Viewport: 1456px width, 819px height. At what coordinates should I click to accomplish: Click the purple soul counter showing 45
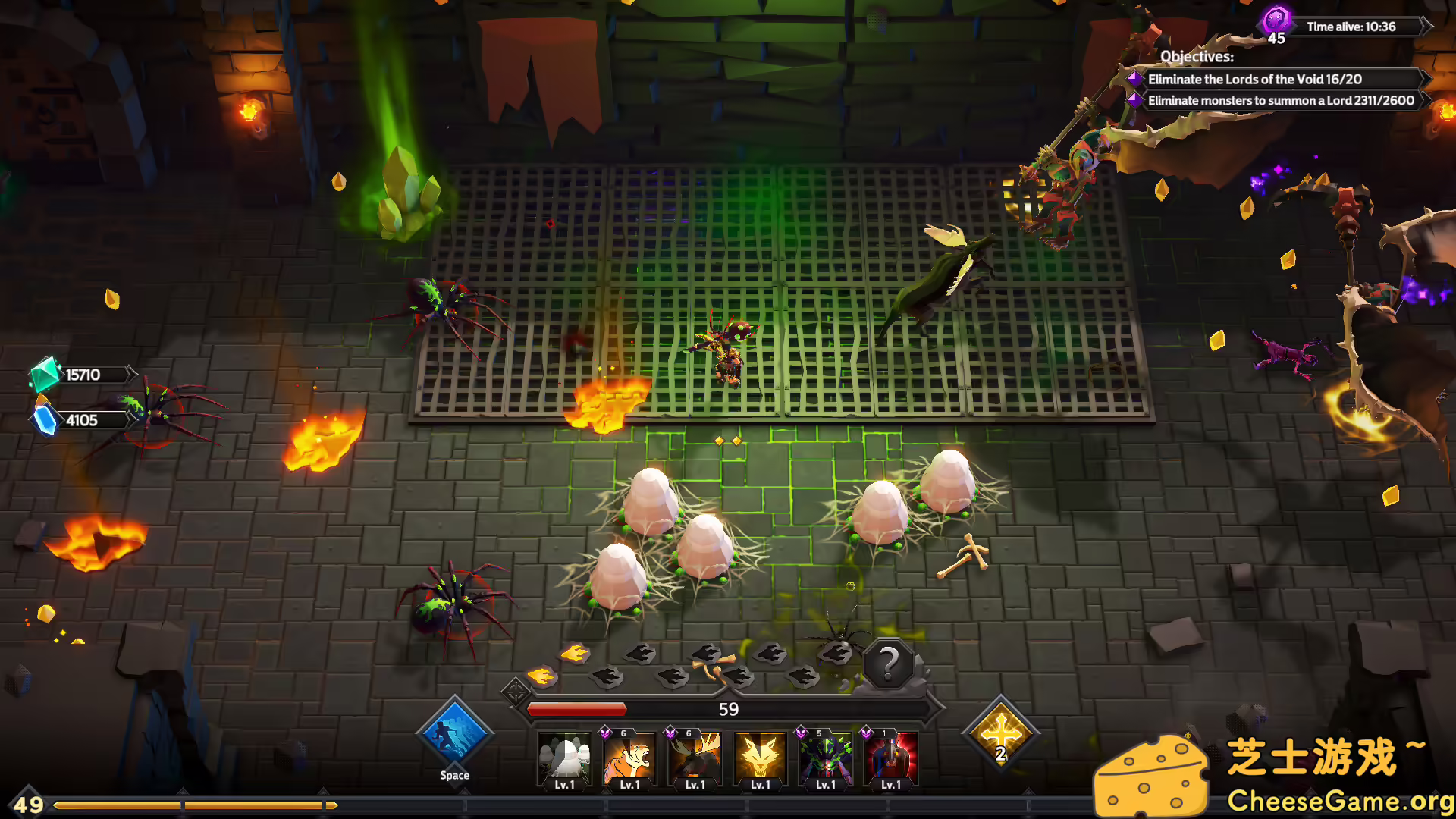[x=1276, y=23]
